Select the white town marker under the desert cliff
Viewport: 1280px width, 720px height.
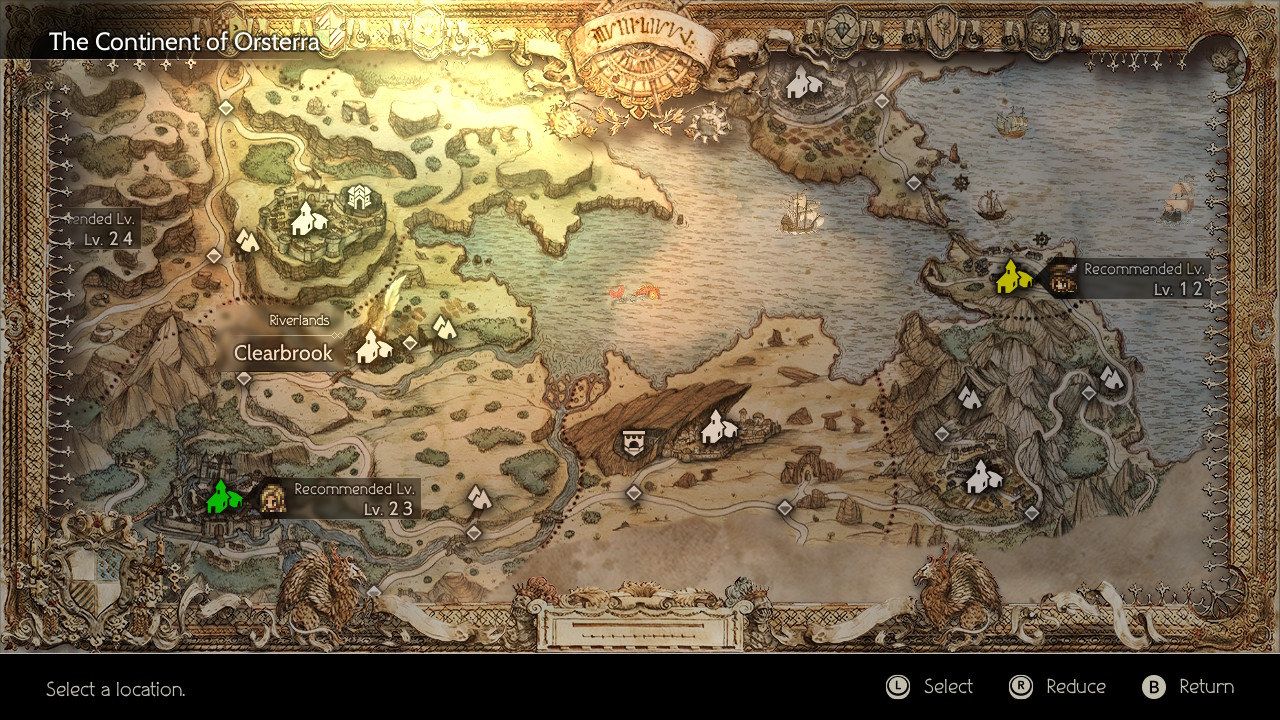click(x=718, y=427)
